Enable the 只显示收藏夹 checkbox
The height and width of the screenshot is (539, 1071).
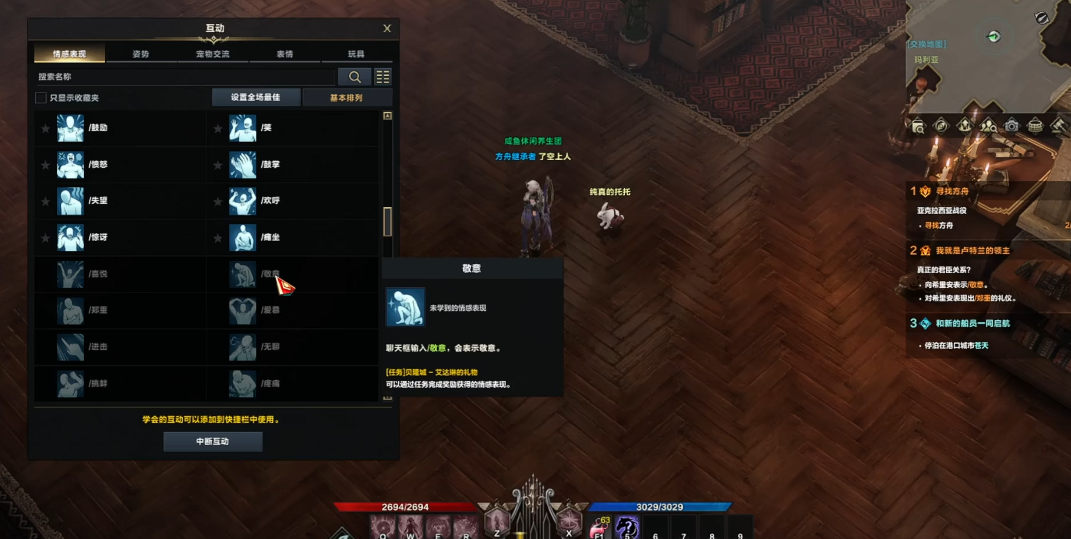[x=41, y=98]
